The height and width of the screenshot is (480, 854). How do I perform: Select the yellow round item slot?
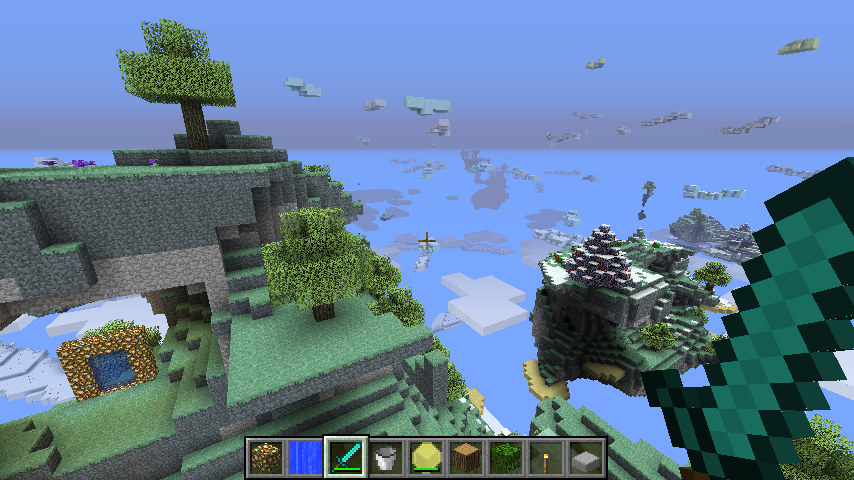point(426,458)
